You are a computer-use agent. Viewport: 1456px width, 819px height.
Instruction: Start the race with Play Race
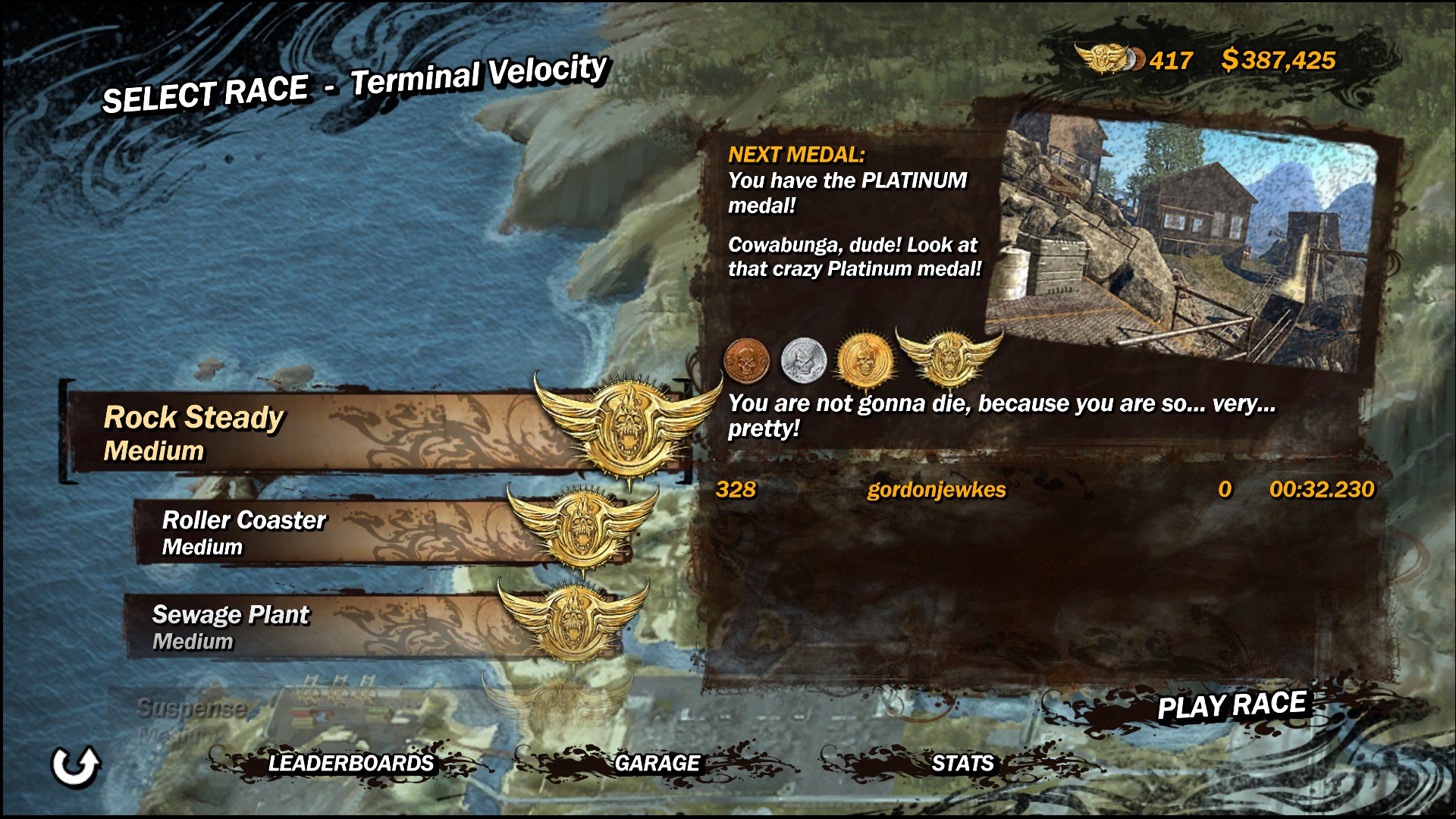[x=1232, y=705]
